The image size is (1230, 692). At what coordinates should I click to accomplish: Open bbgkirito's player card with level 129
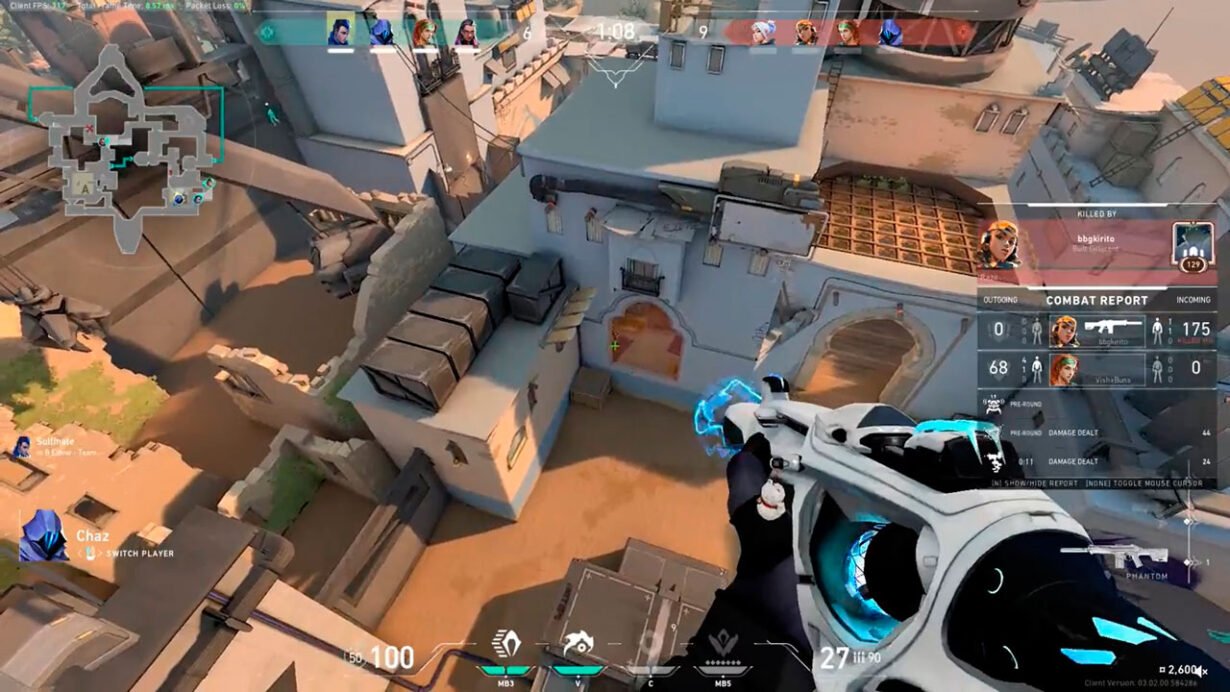click(1192, 245)
